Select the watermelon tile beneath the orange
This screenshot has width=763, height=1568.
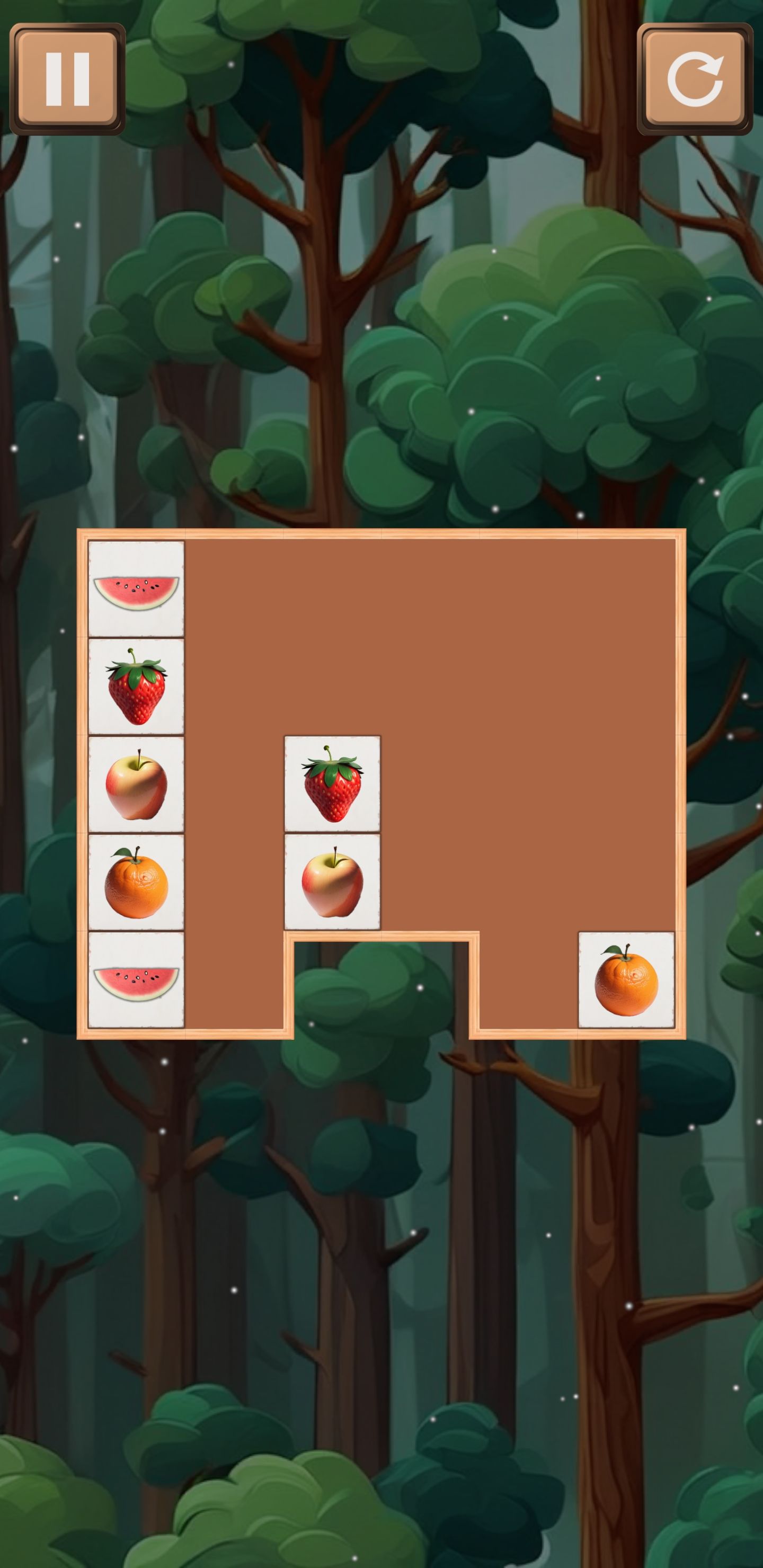(x=136, y=979)
